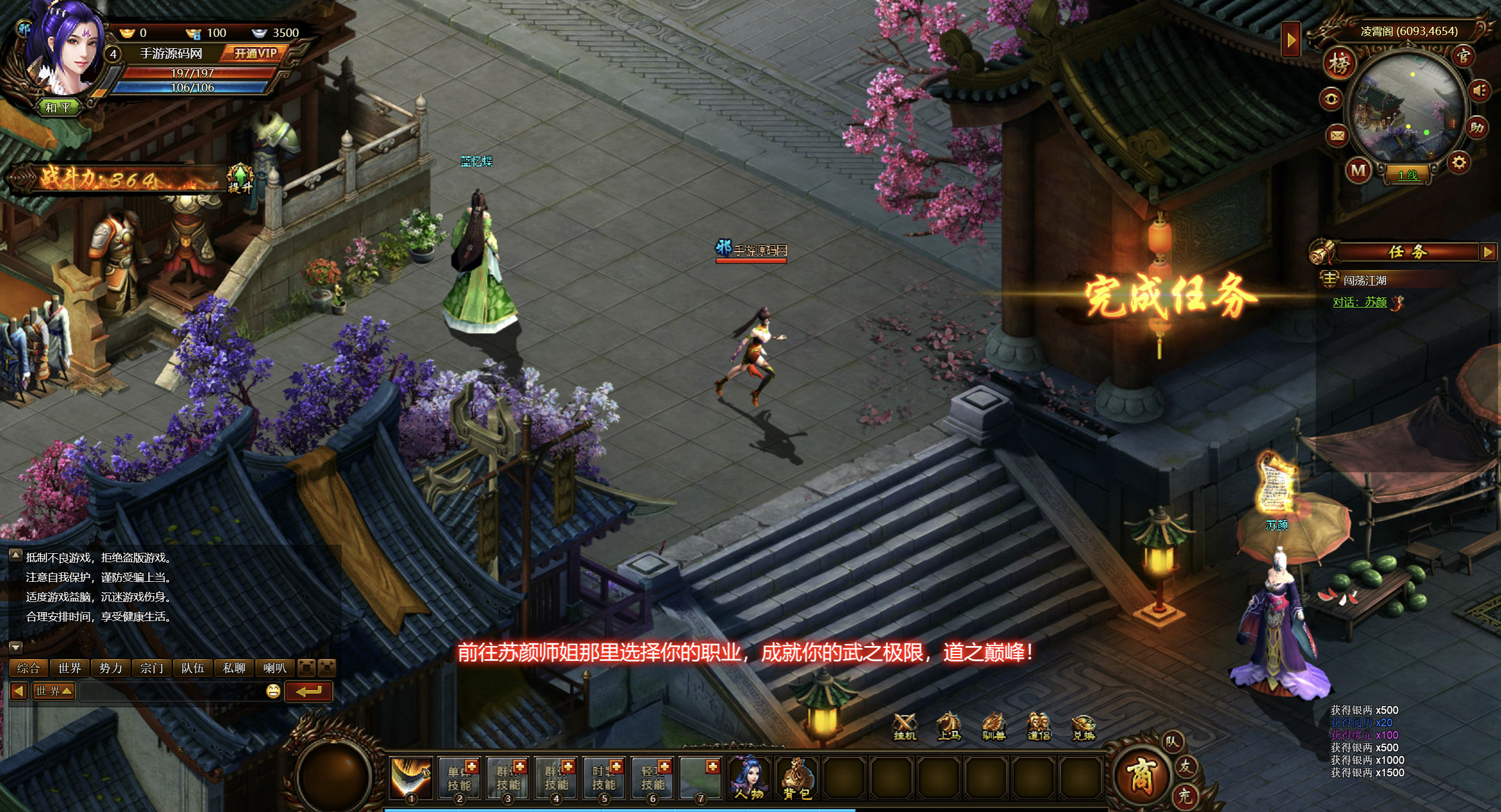
Task: Open the 人物 character slot
Action: [749, 778]
